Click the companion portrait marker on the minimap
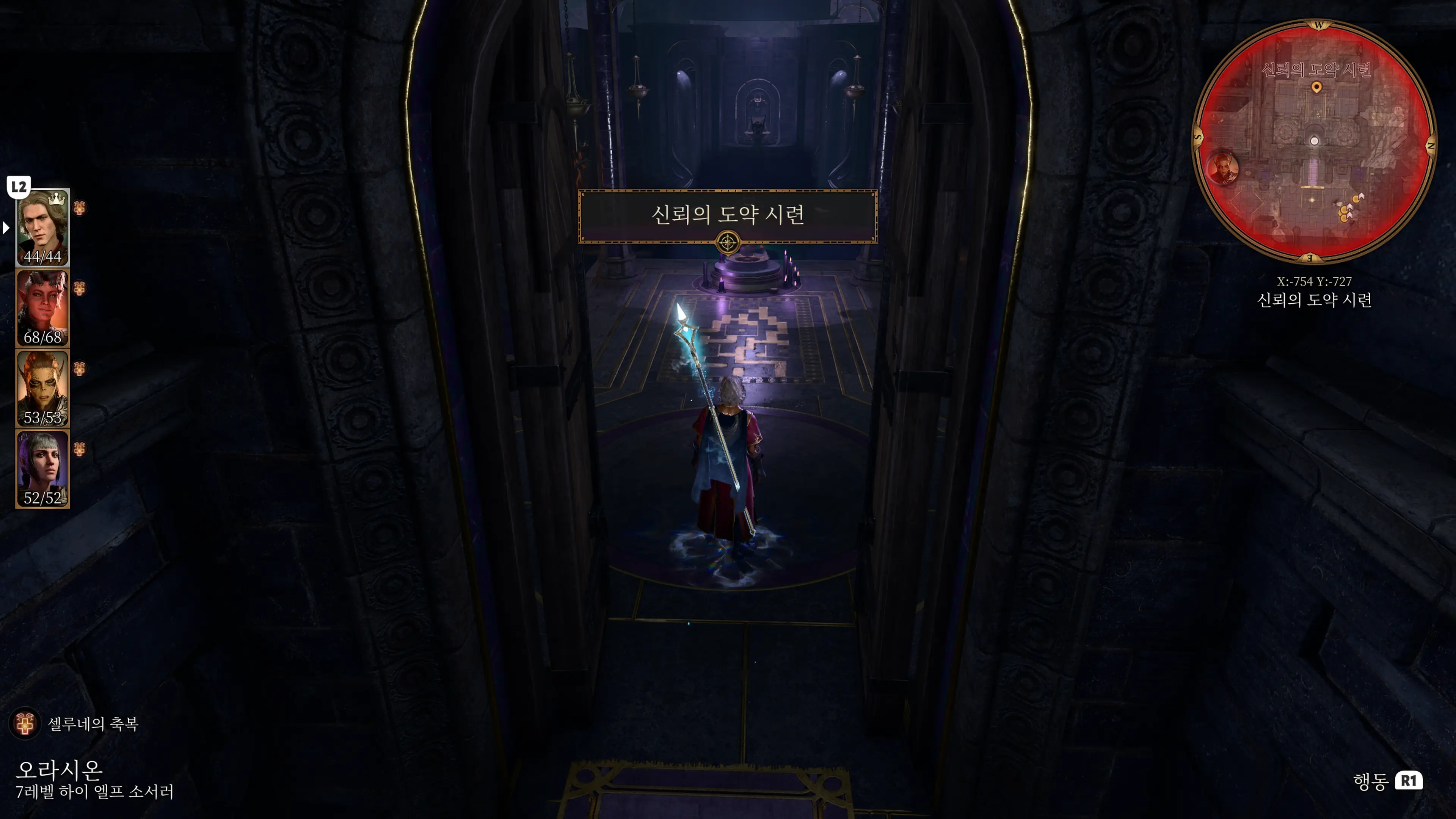 coord(1224,168)
